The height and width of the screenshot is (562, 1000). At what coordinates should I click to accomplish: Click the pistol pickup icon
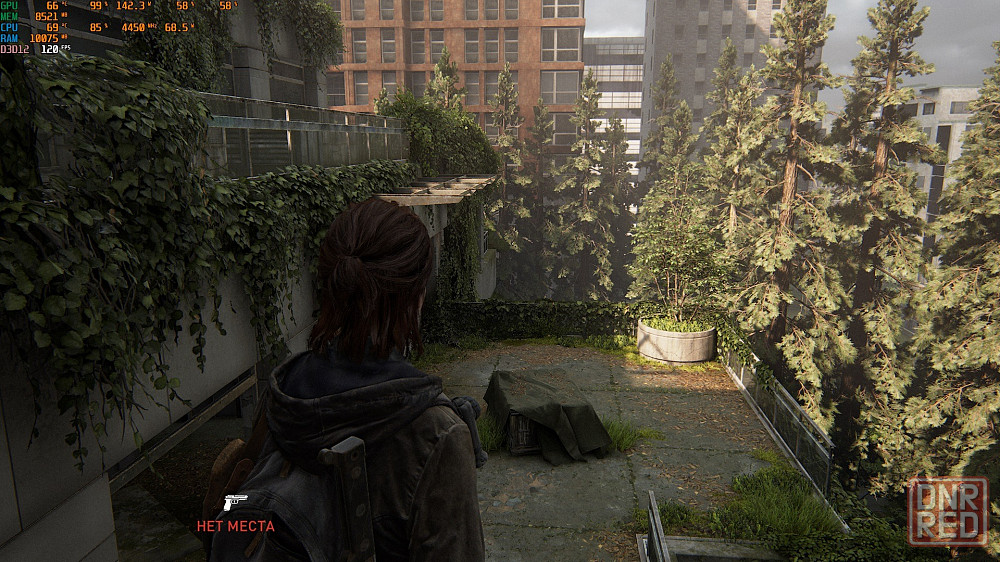[235, 502]
